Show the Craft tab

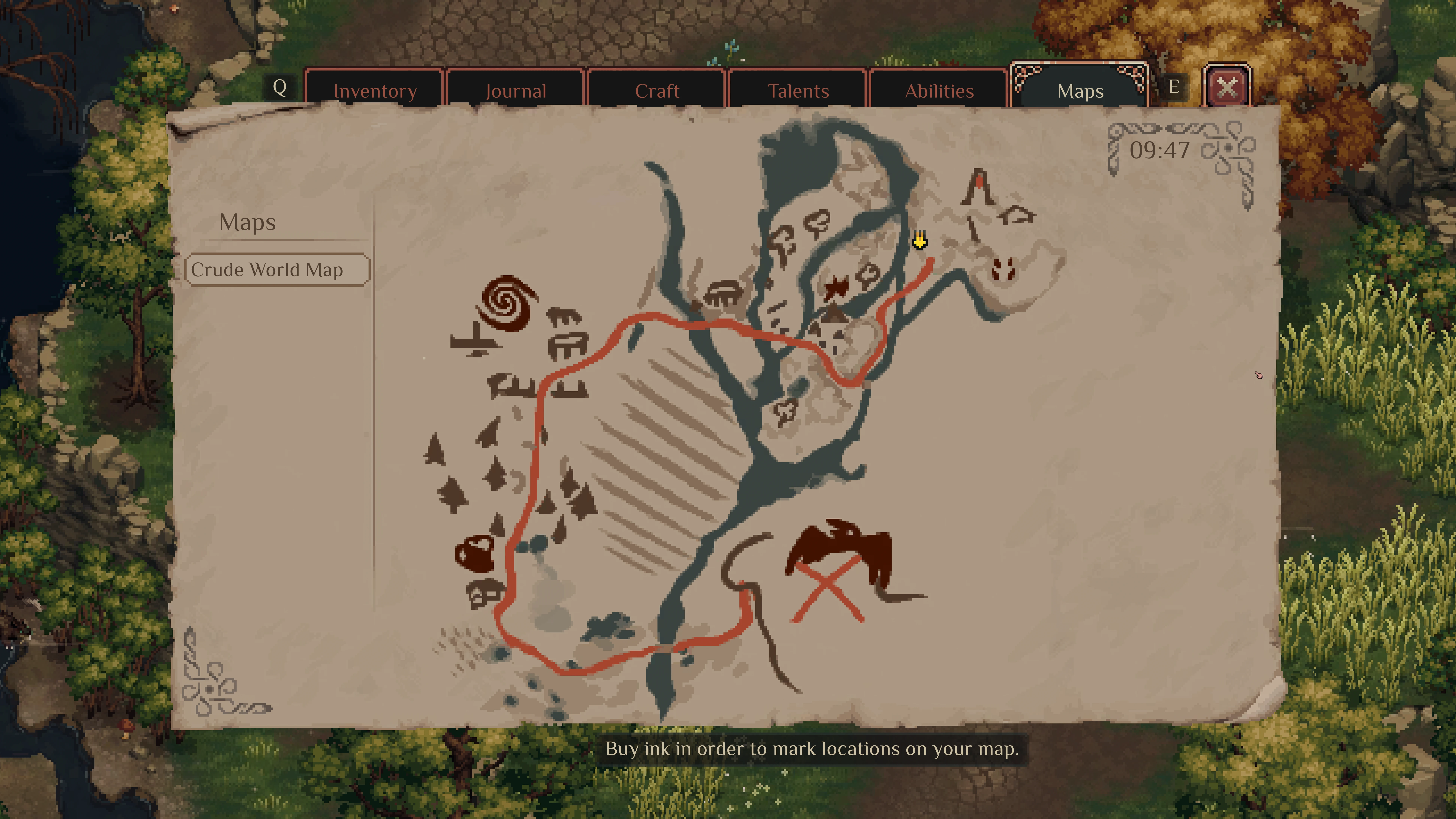click(657, 90)
